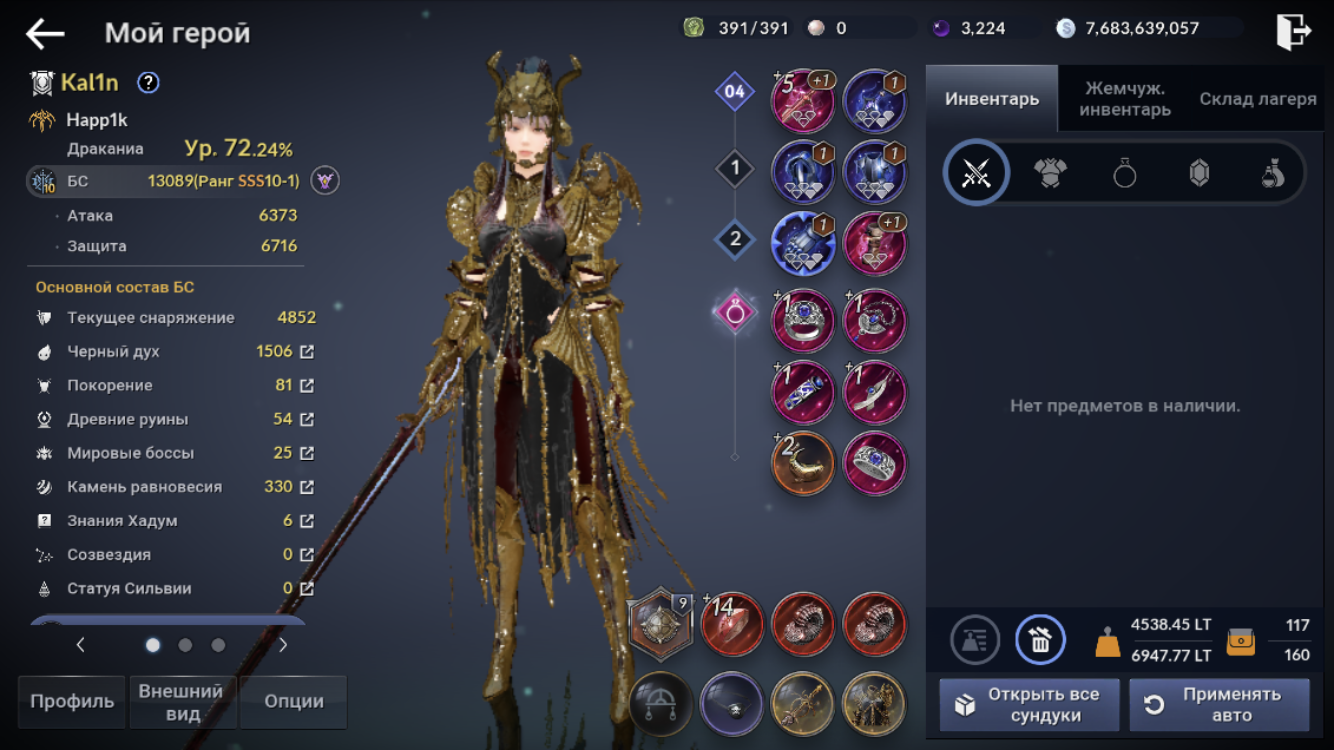Show details for Черный дух
1334x750 pixels.
click(x=307, y=352)
